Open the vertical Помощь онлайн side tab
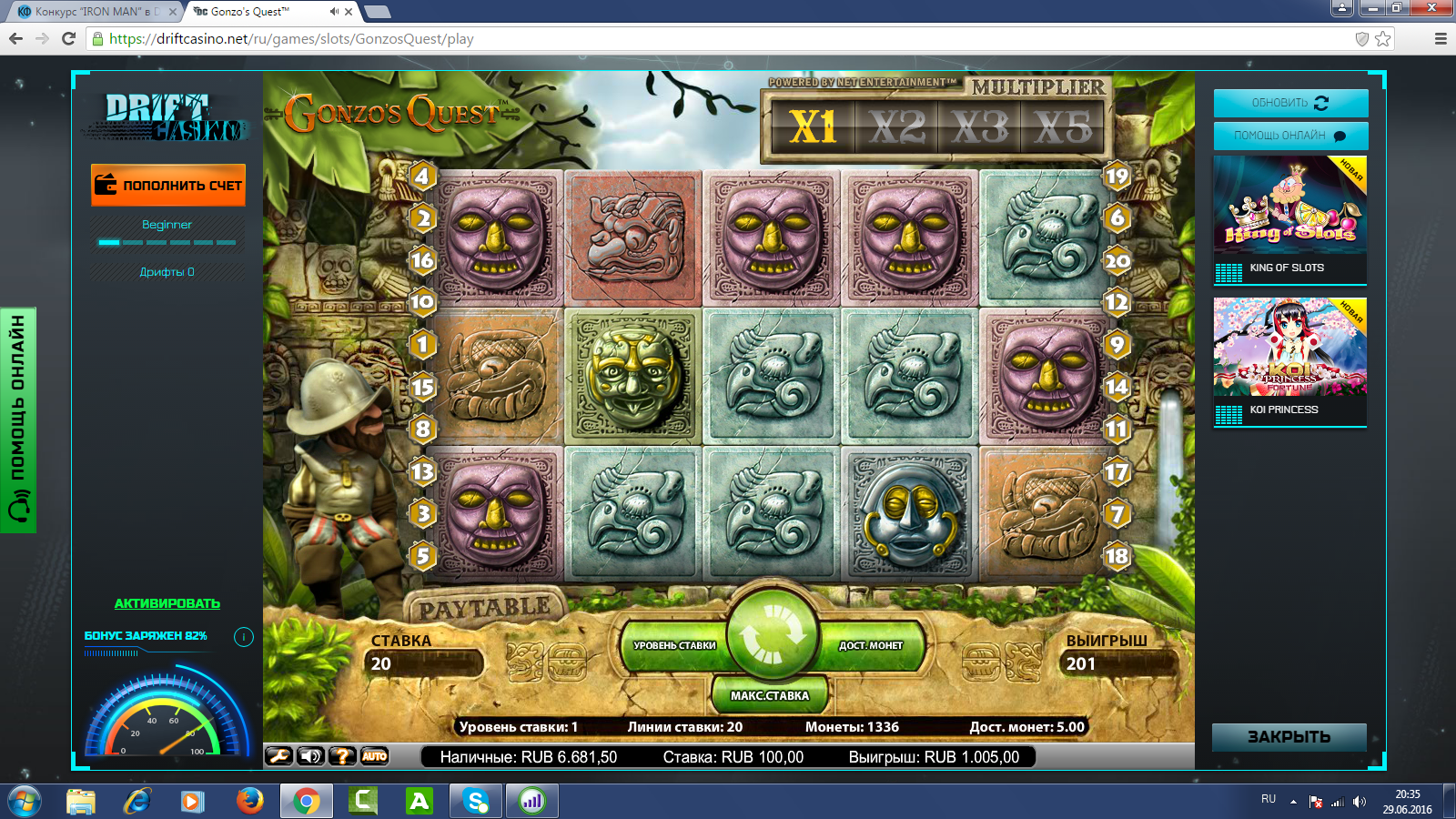Screen dimensions: 1456x819 (x=18, y=420)
